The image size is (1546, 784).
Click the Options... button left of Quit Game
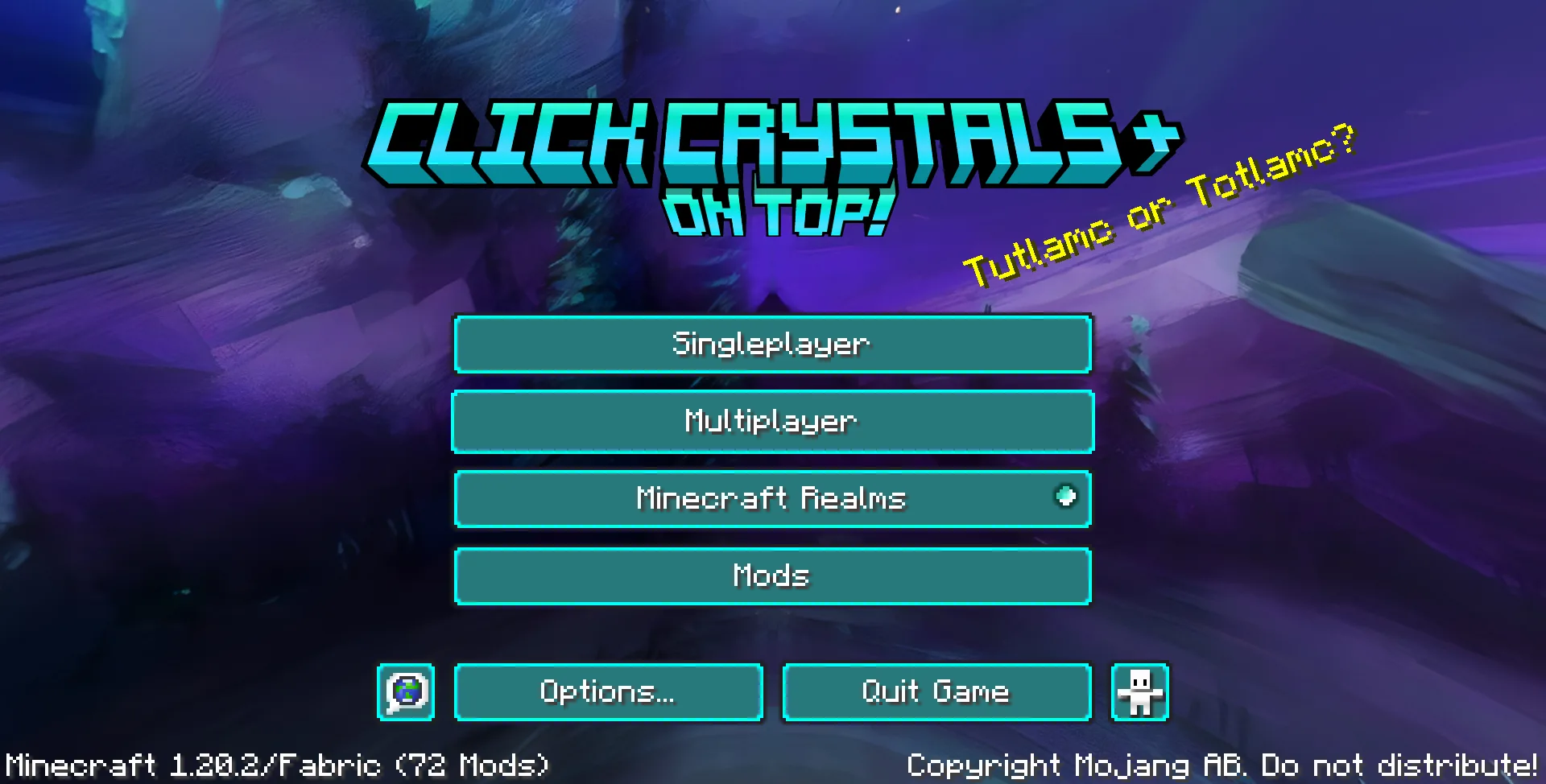pyautogui.click(x=608, y=691)
